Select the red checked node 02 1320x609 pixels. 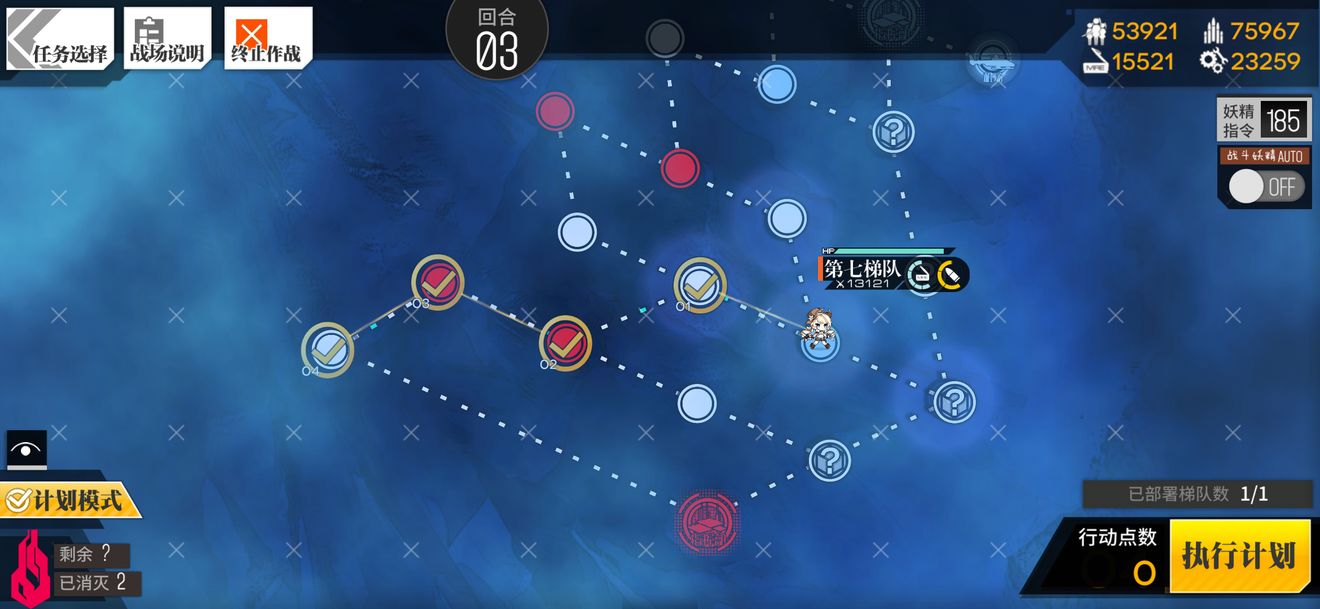(565, 342)
